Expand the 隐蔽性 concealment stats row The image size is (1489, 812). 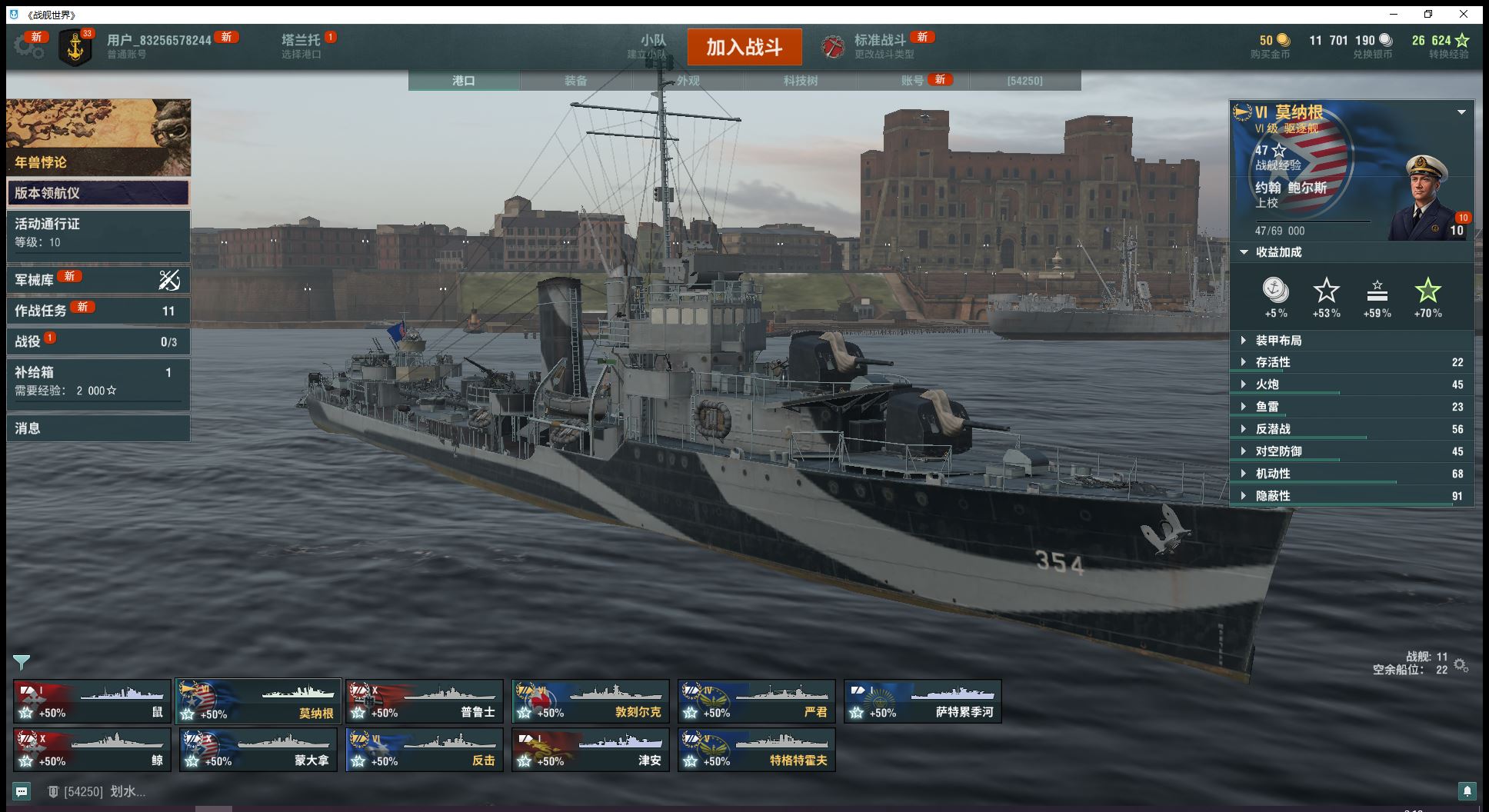pos(1351,496)
